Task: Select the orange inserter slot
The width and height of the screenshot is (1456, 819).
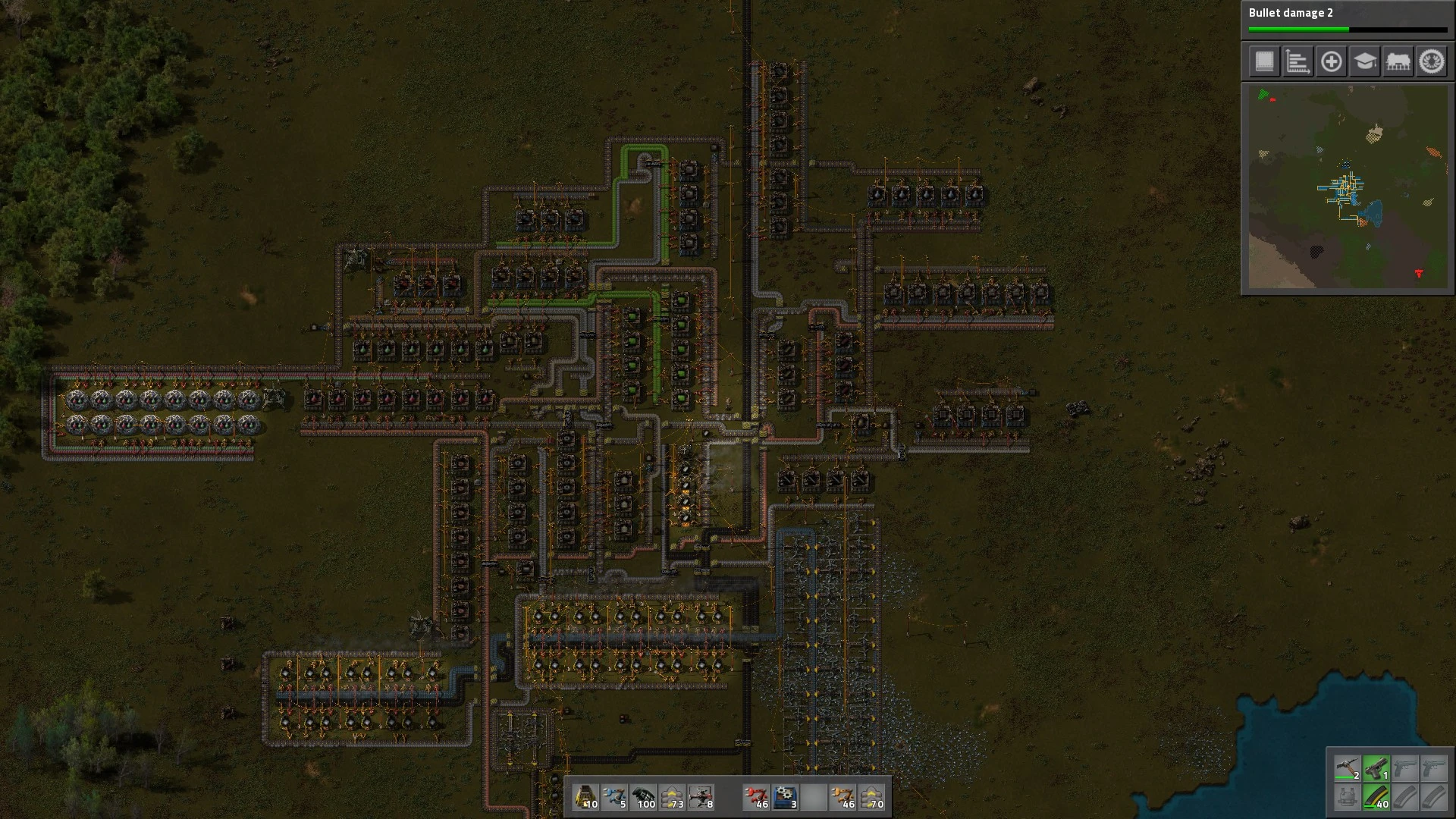Action: [842, 797]
